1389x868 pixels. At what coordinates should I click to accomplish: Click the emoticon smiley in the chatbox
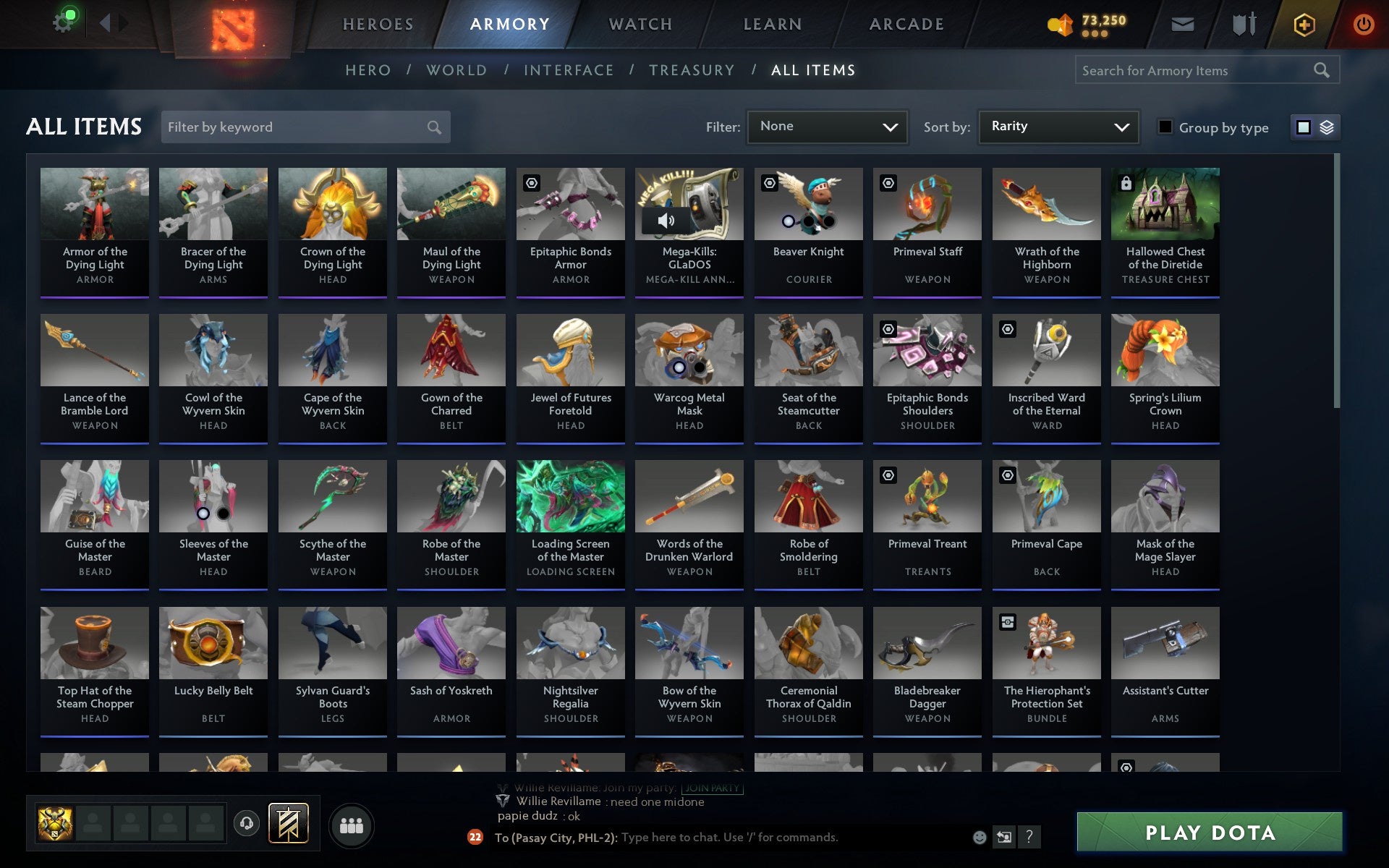coord(979,838)
